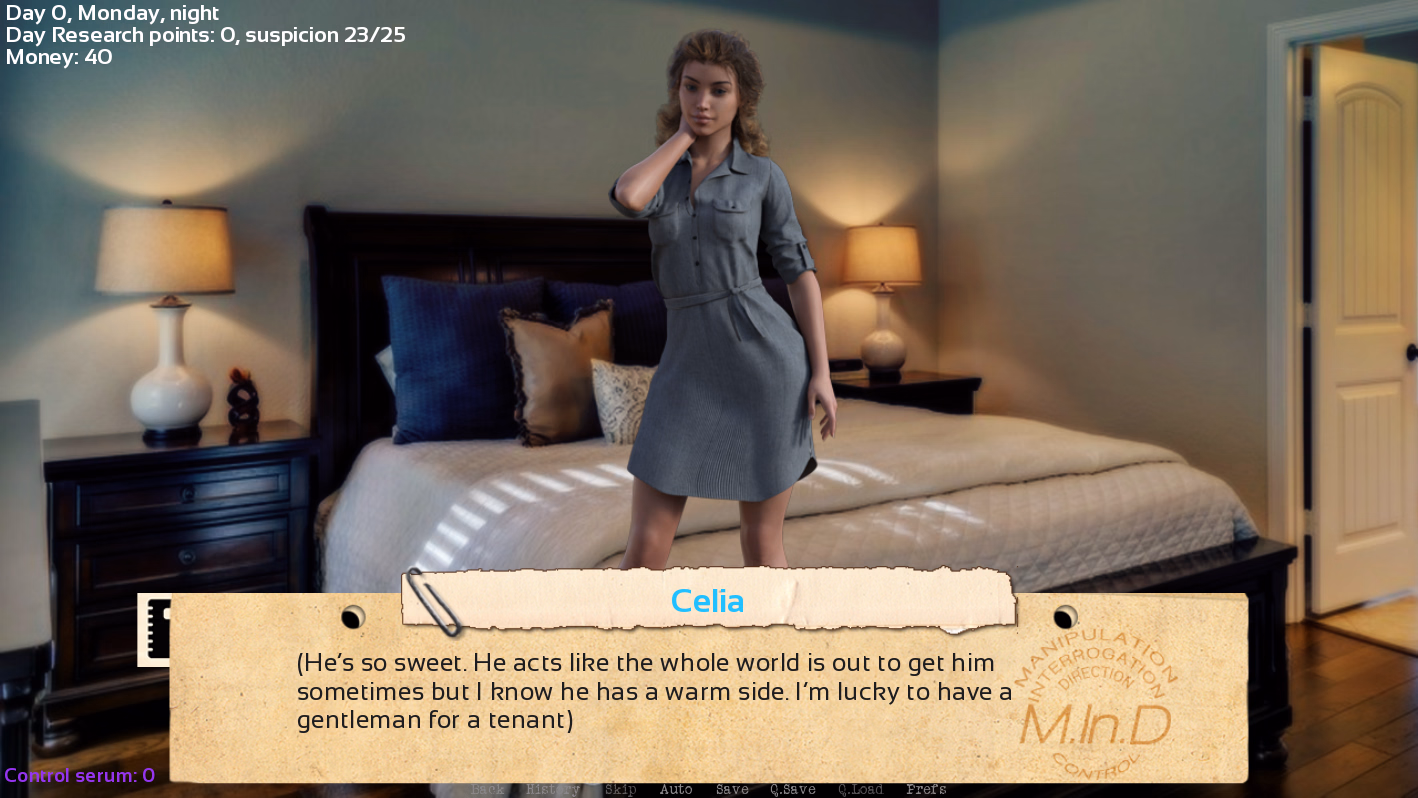Open Preferences via Prefs
Viewport: 1418px width, 798px height.
[926, 789]
